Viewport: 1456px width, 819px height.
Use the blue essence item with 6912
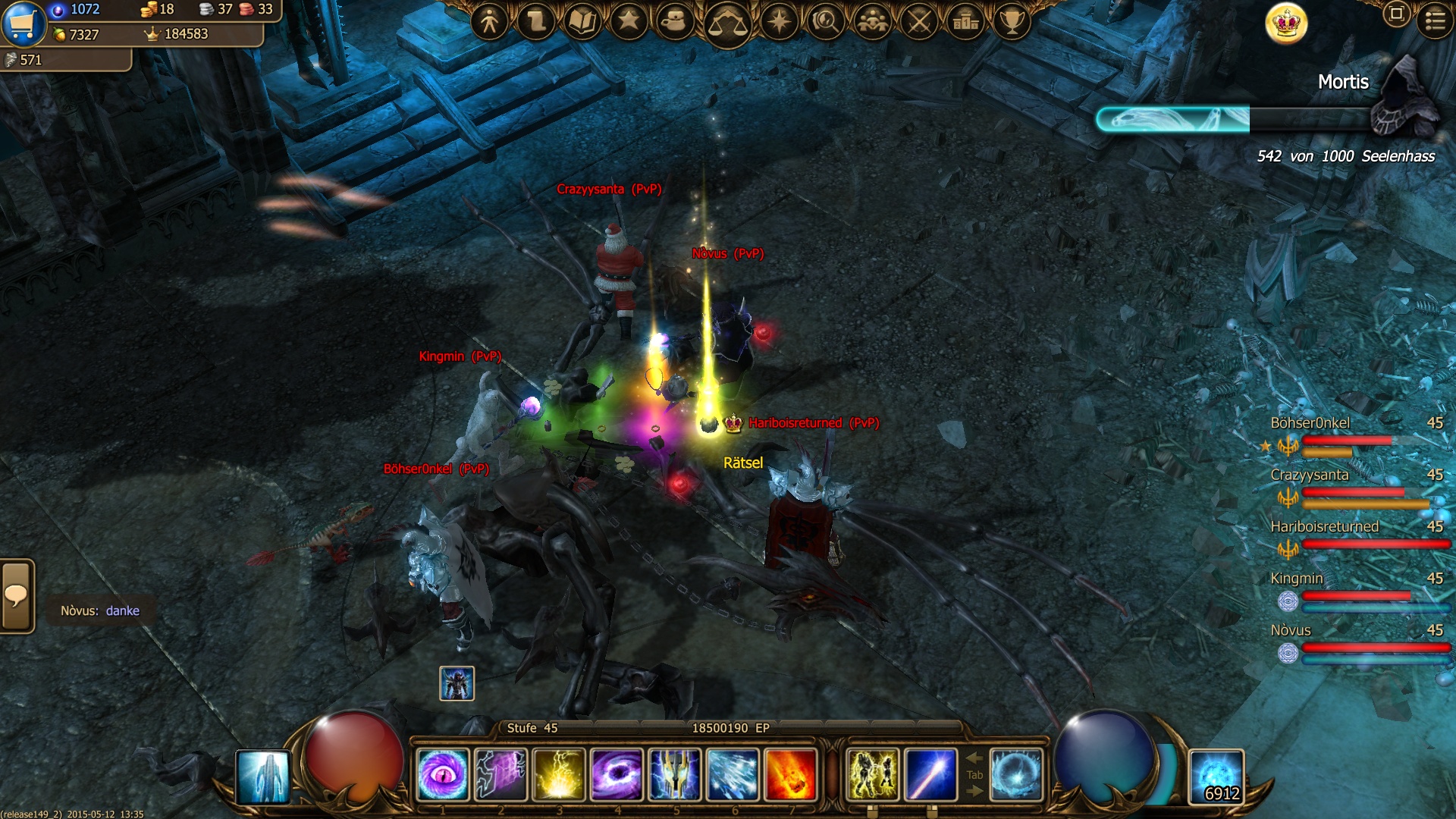click(1216, 776)
